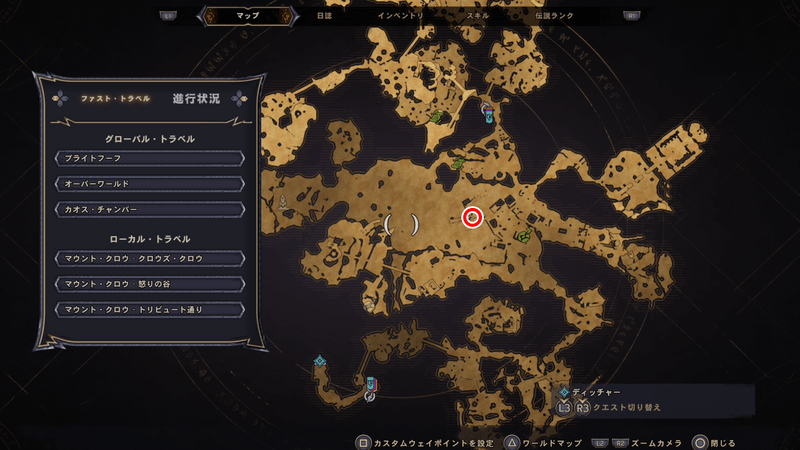
Task: Select the teal diamond quest marker on map
Action: coord(319,361)
